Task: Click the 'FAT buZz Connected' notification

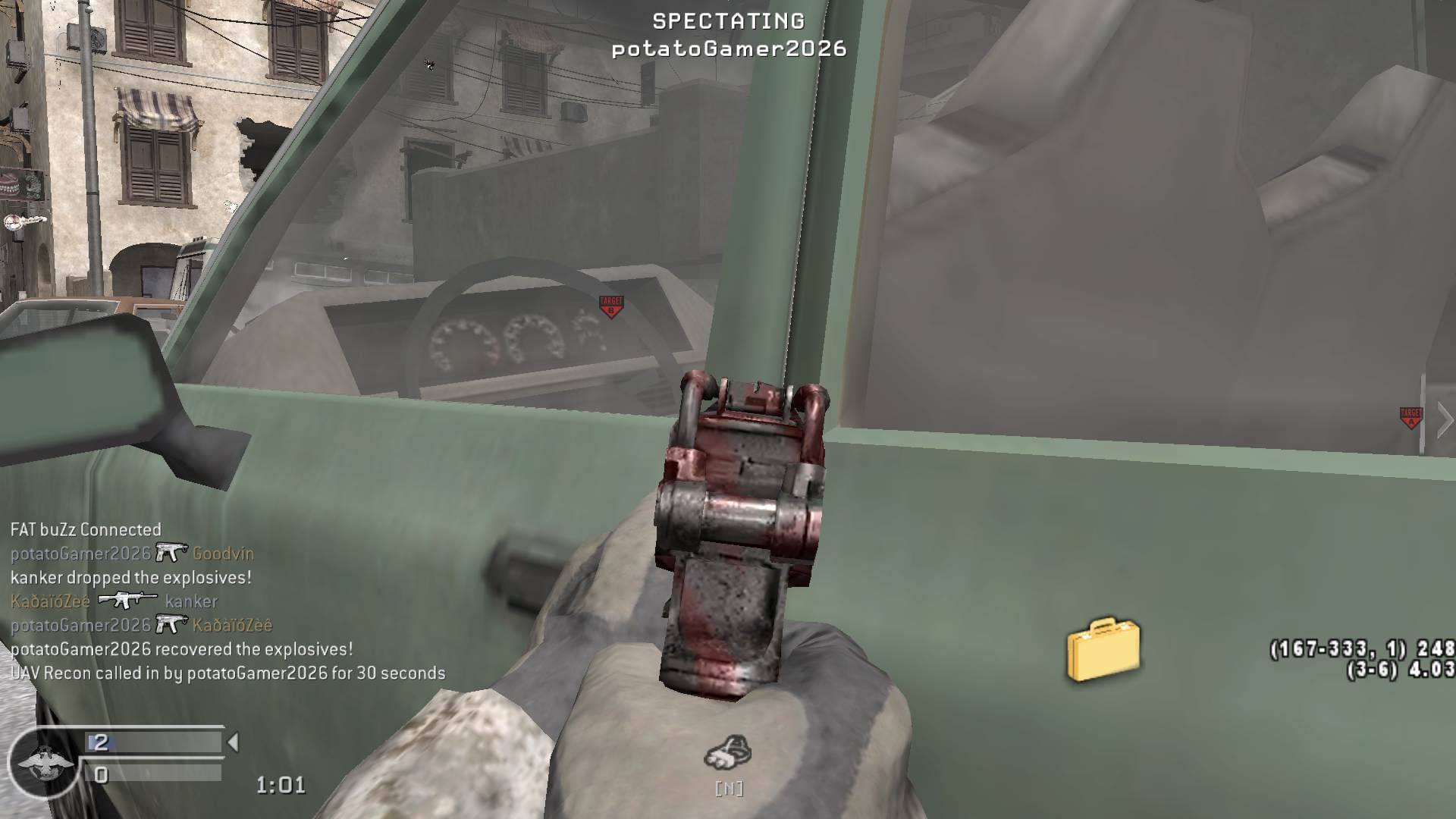Action: coord(85,529)
